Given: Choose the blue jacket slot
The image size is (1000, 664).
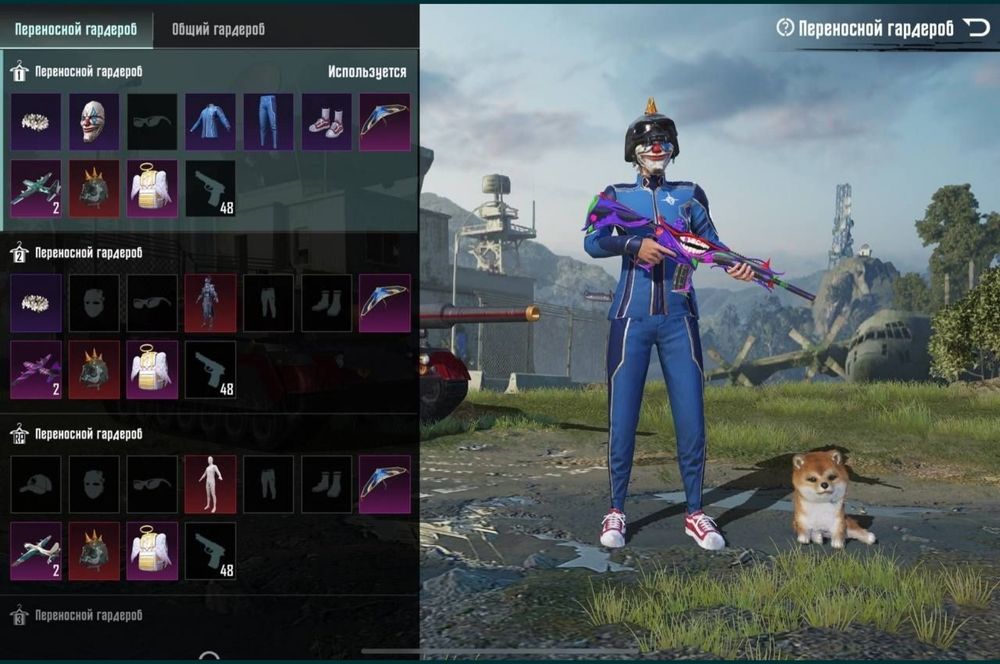Looking at the screenshot, I should pos(210,122).
